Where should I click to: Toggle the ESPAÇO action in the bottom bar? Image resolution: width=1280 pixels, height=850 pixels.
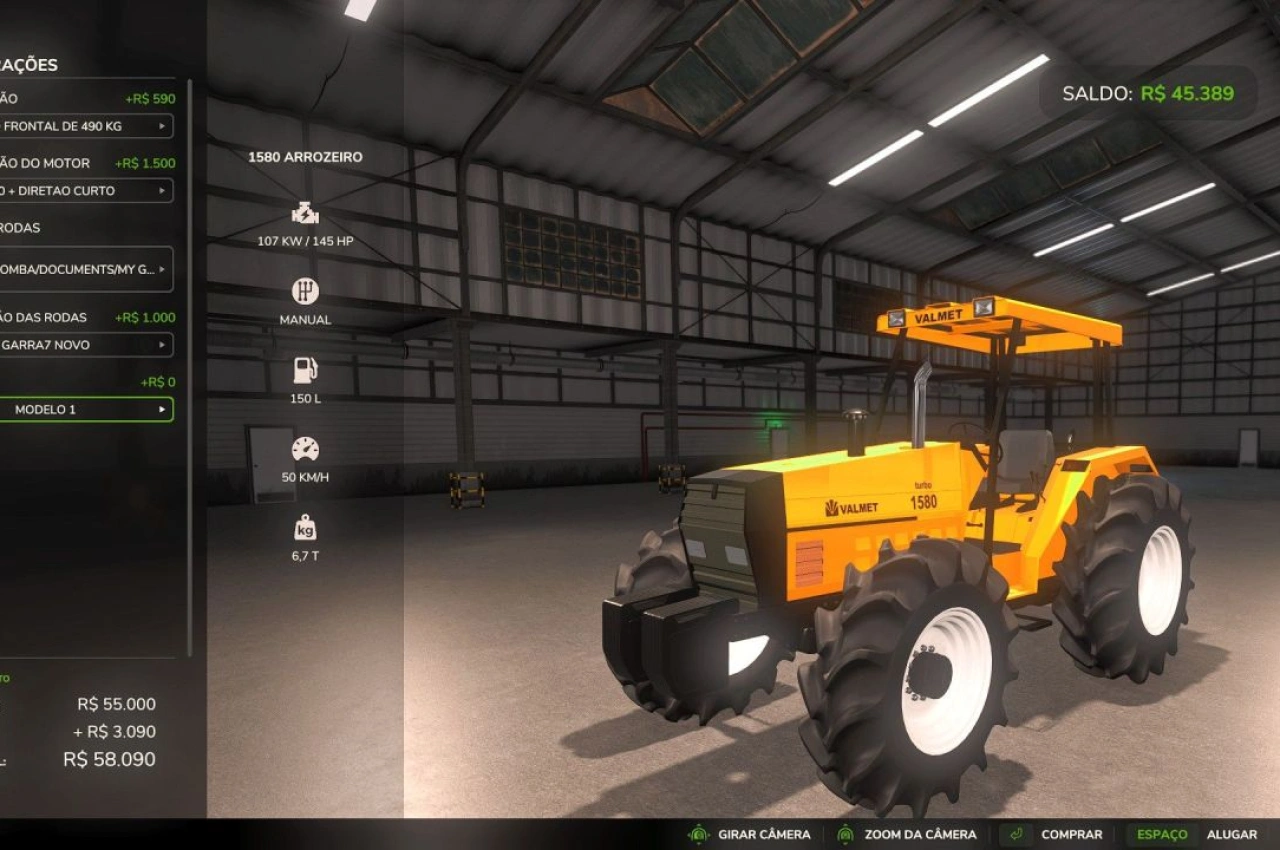point(1162,834)
